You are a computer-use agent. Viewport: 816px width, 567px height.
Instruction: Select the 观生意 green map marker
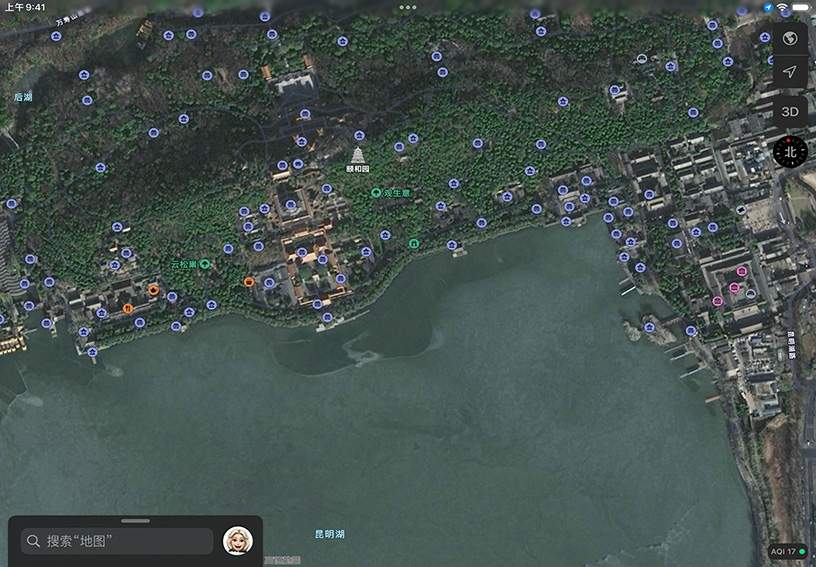point(376,193)
